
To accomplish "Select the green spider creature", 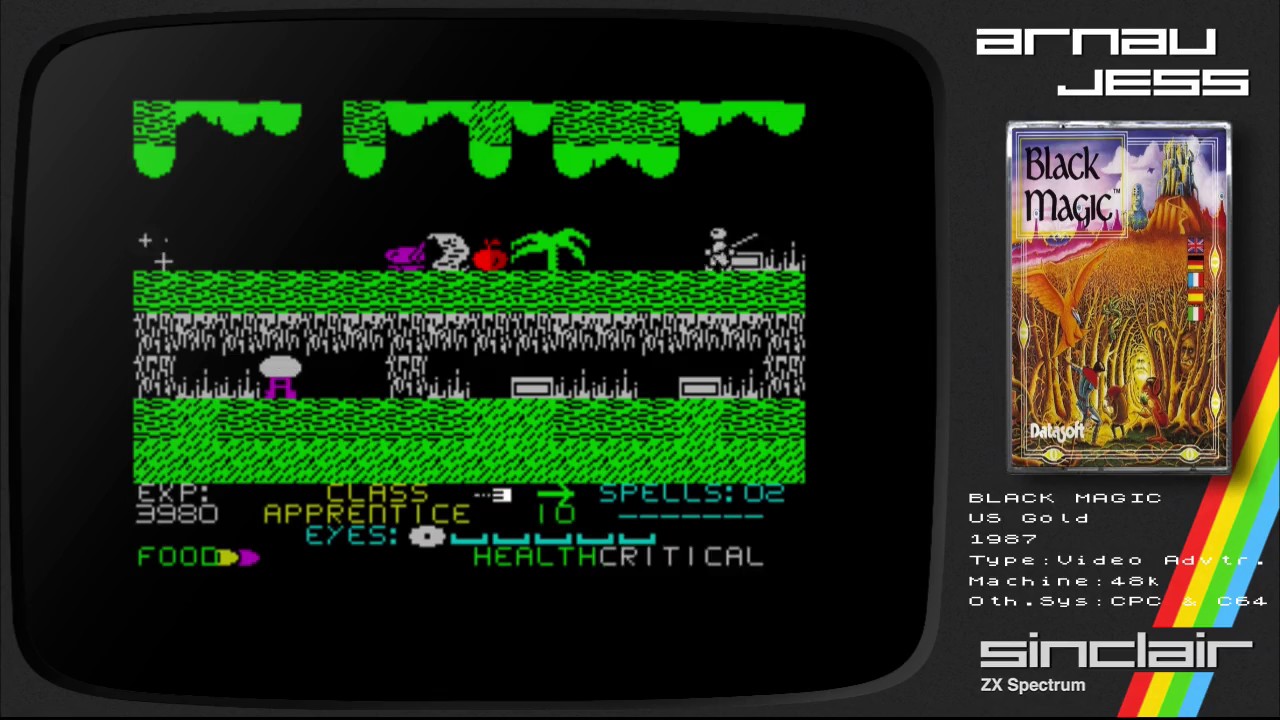I will (x=553, y=245).
